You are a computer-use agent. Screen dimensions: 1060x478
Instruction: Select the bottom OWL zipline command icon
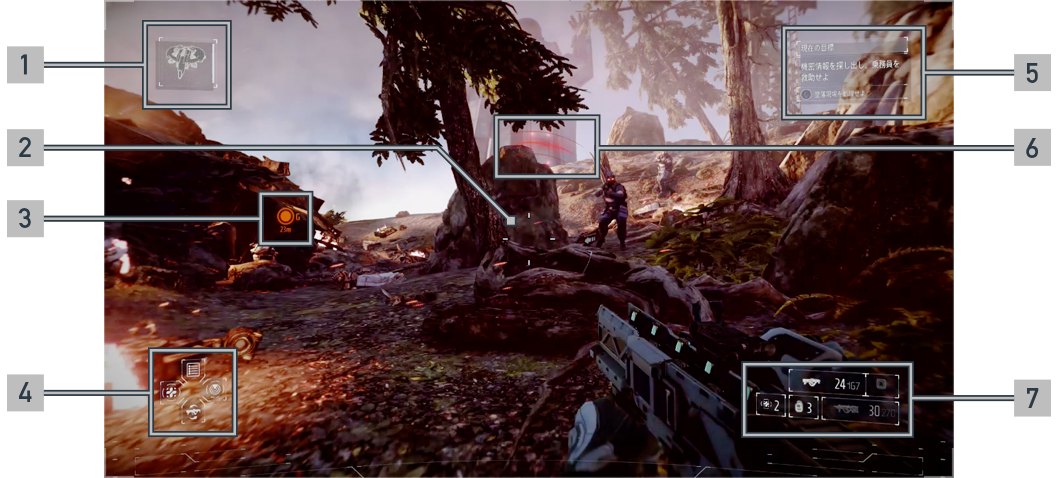192,411
